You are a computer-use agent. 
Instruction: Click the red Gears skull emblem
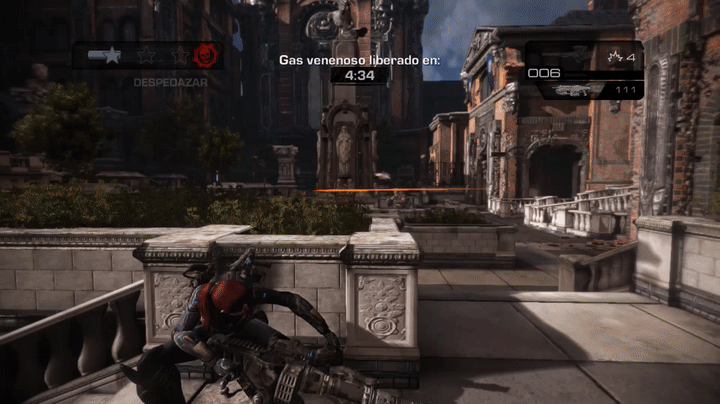(x=205, y=54)
